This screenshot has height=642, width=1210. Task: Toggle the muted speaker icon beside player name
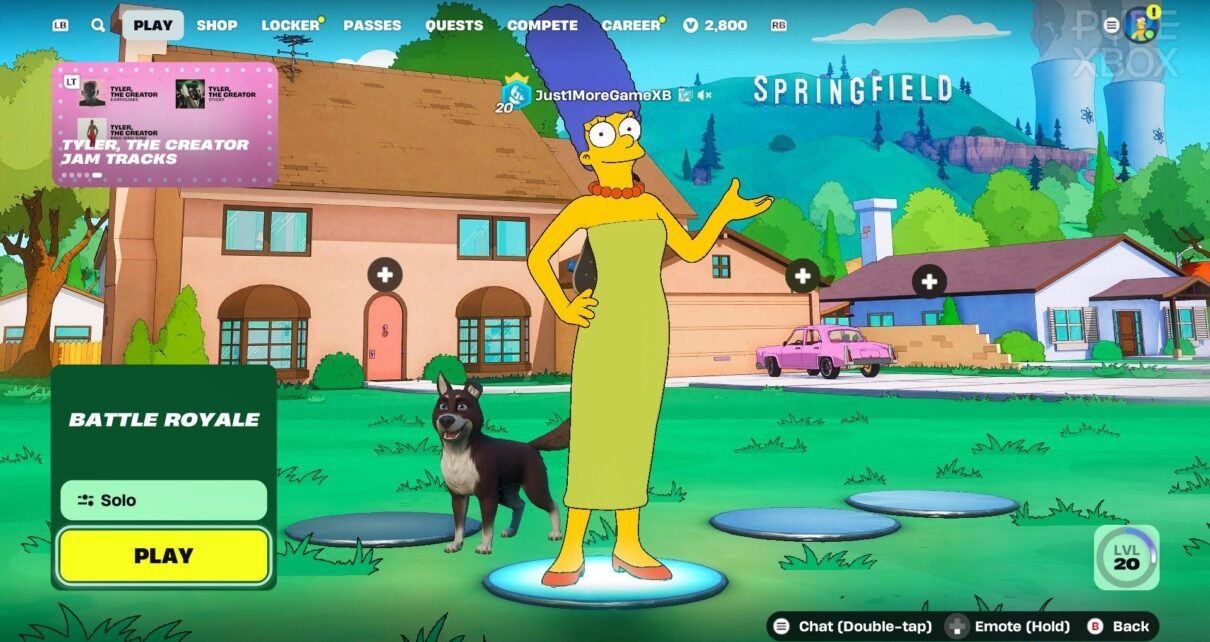704,95
